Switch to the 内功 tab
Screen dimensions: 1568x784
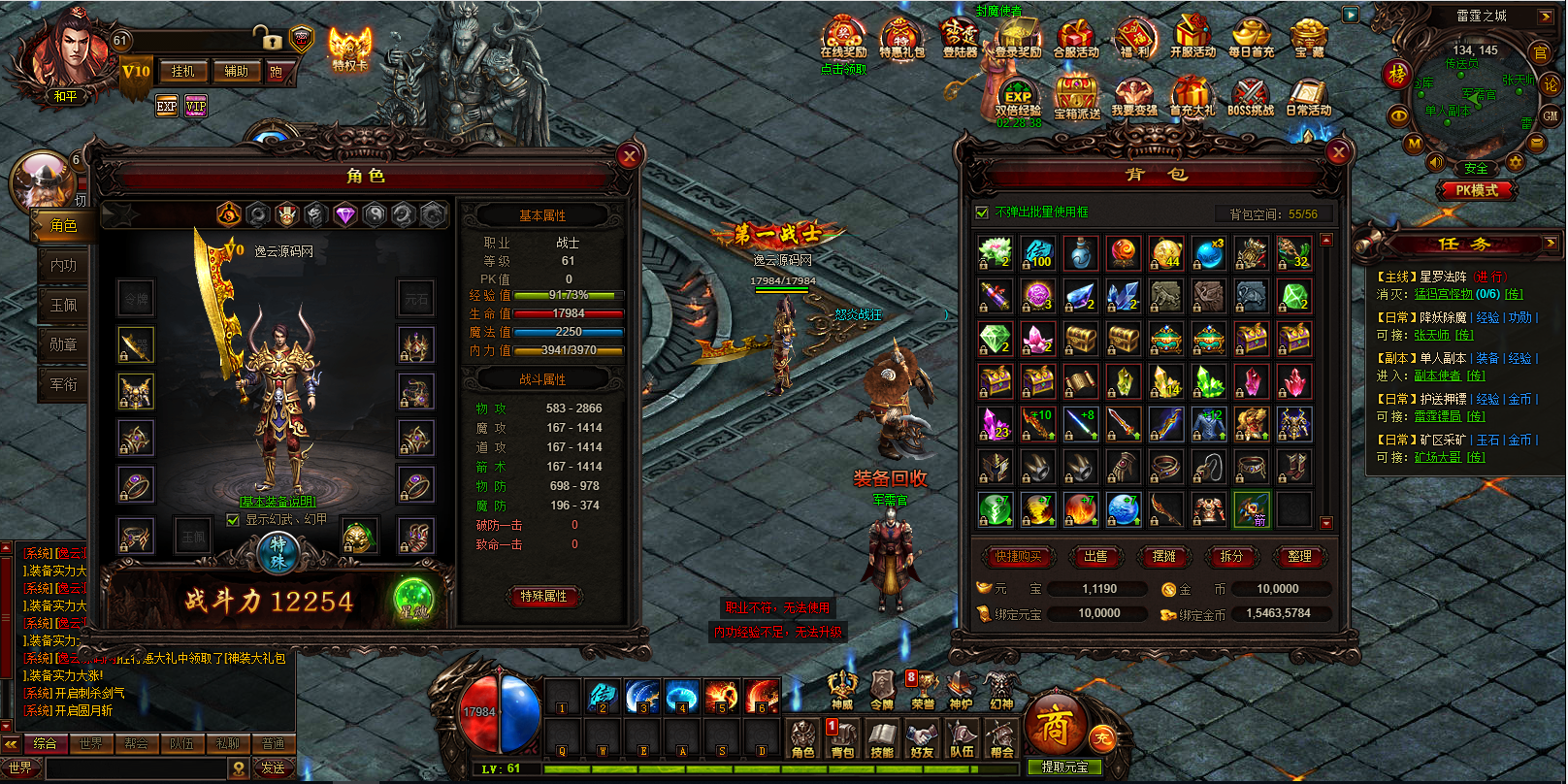click(64, 265)
